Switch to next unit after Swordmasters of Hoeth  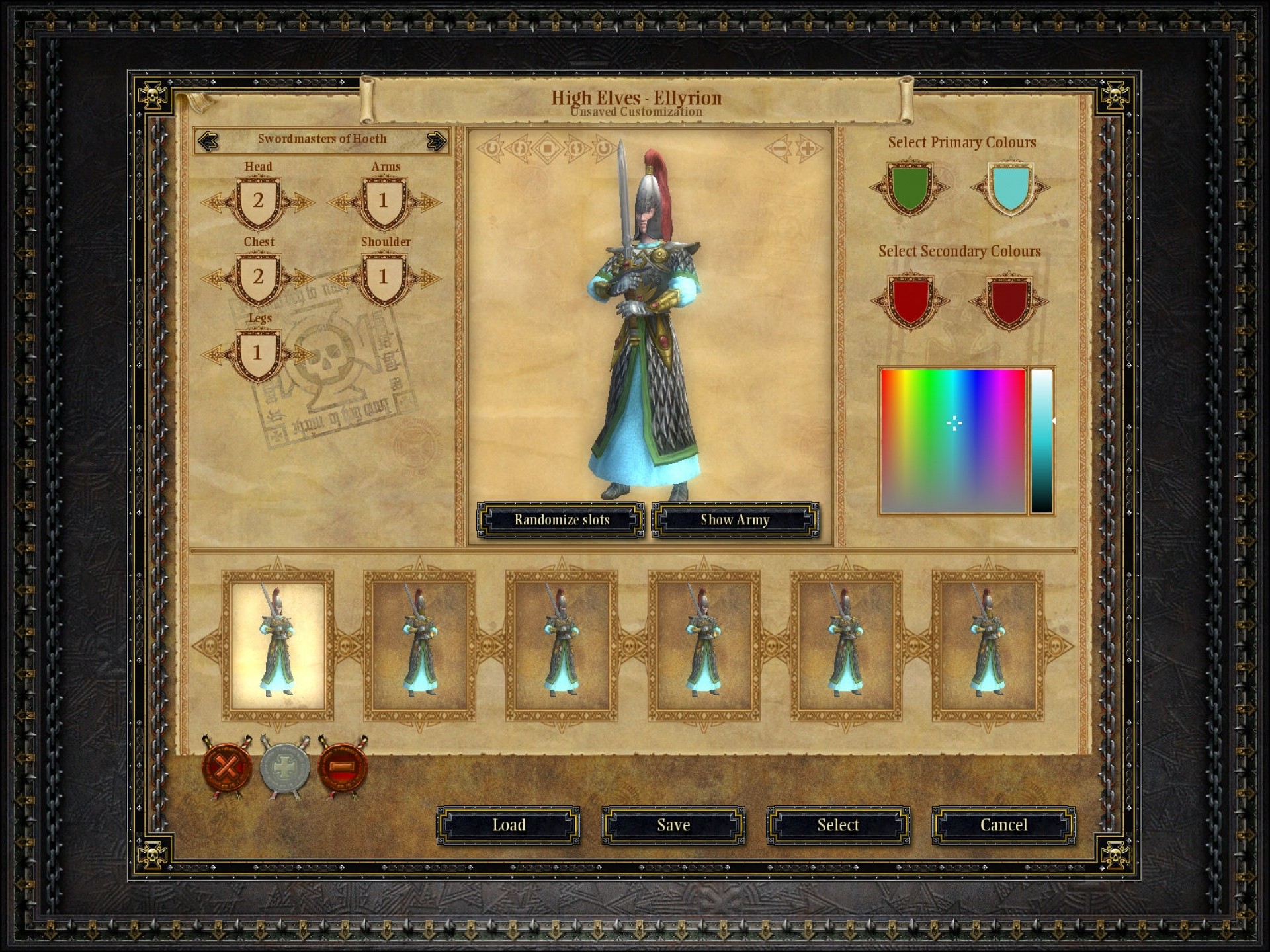coord(436,141)
